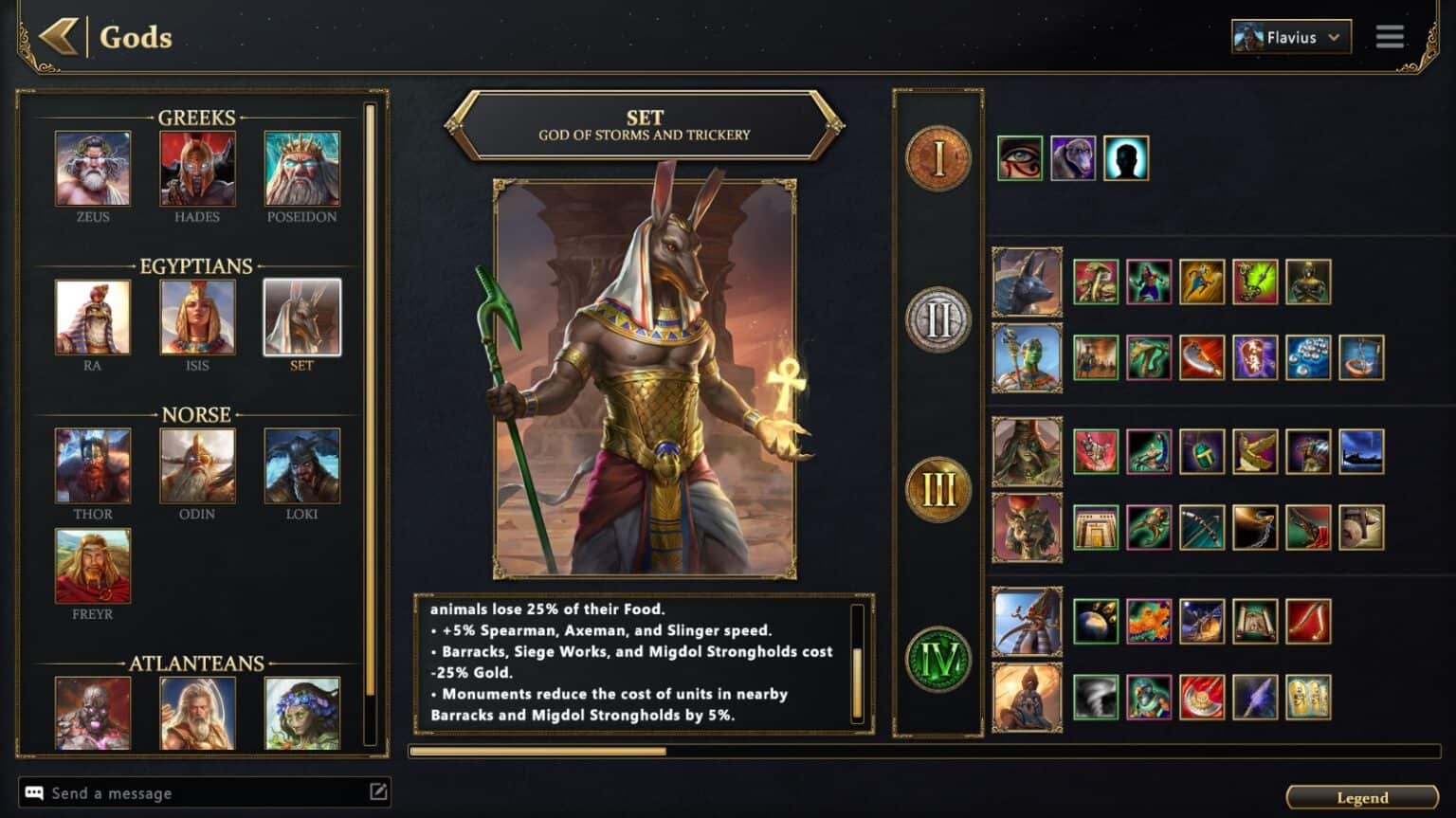The width and height of the screenshot is (1456, 818).
Task: Select Zeus from the Greek gods
Action: click(x=93, y=169)
